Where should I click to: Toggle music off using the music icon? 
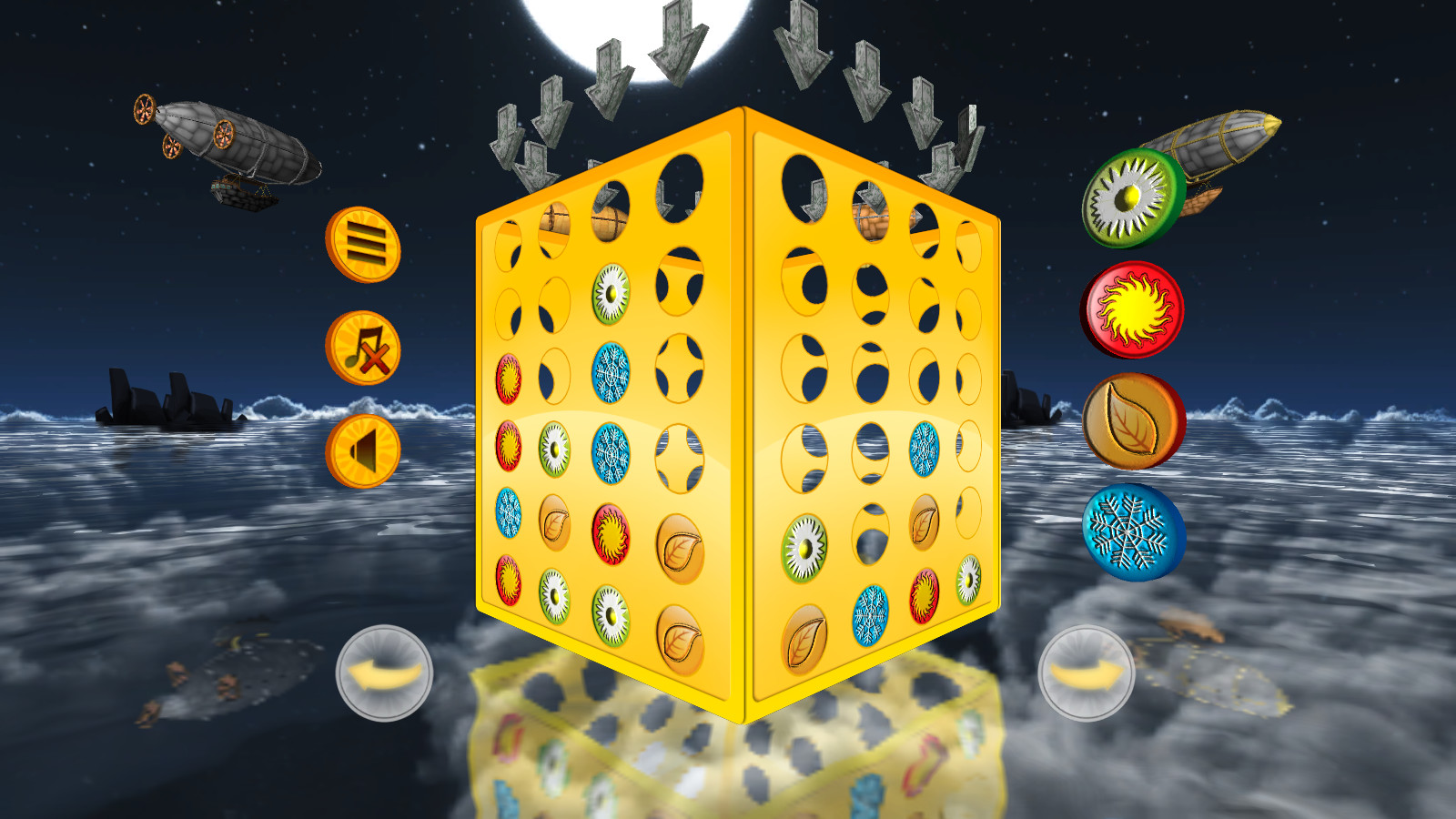[361, 349]
